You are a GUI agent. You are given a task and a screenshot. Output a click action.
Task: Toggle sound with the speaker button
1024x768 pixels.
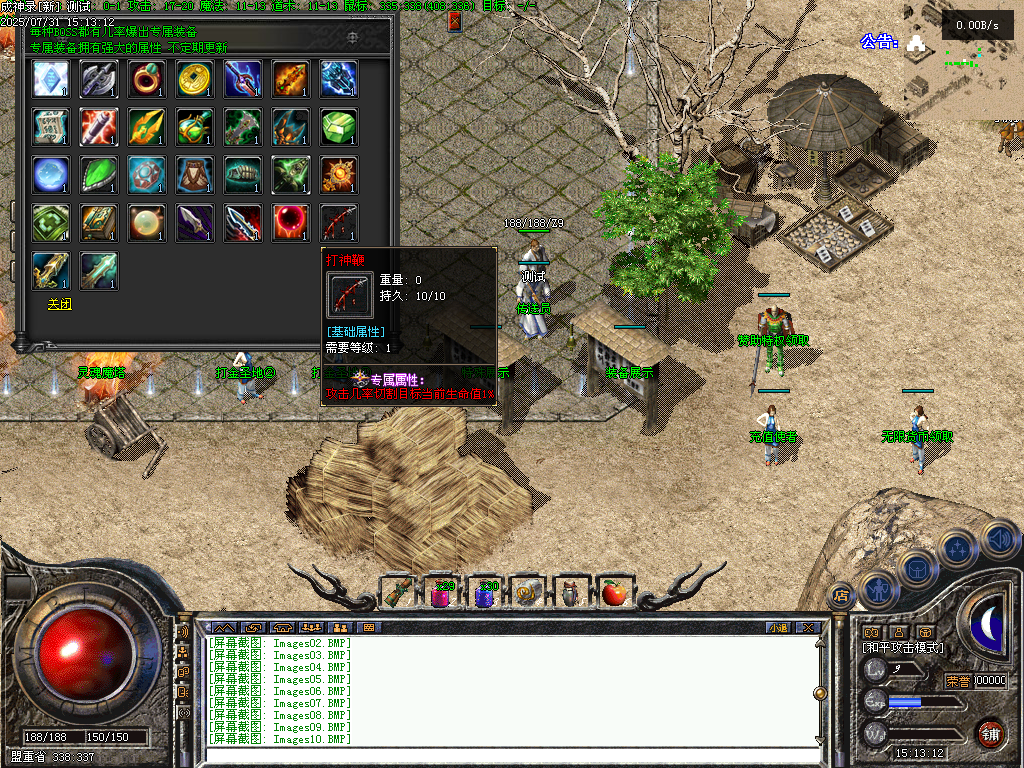click(998, 538)
